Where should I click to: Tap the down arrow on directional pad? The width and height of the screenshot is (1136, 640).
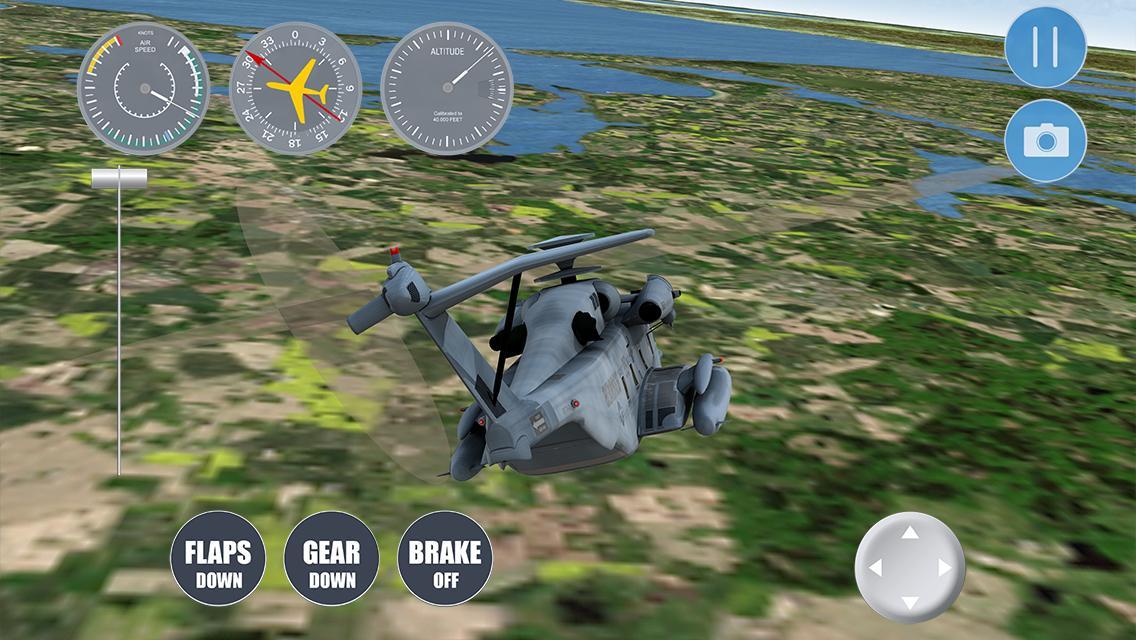coord(910,602)
